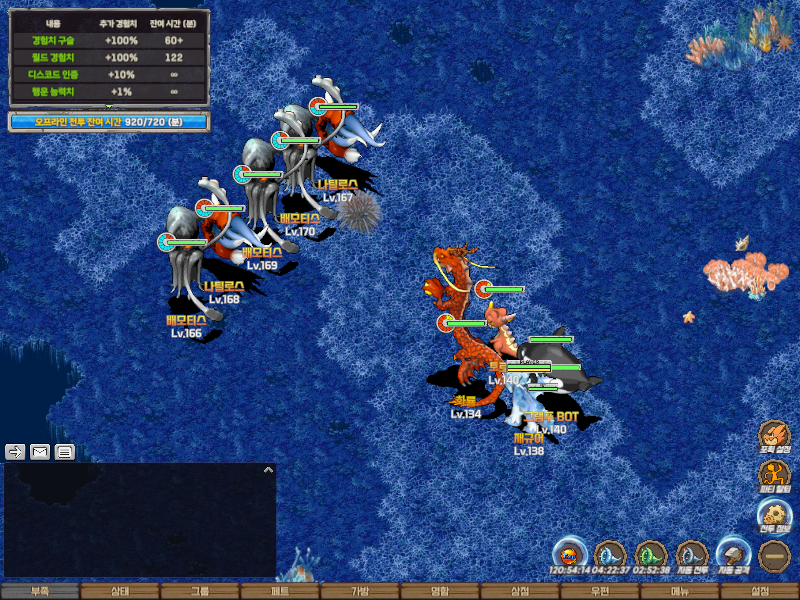Open the 부족 tribe menu

point(40,591)
